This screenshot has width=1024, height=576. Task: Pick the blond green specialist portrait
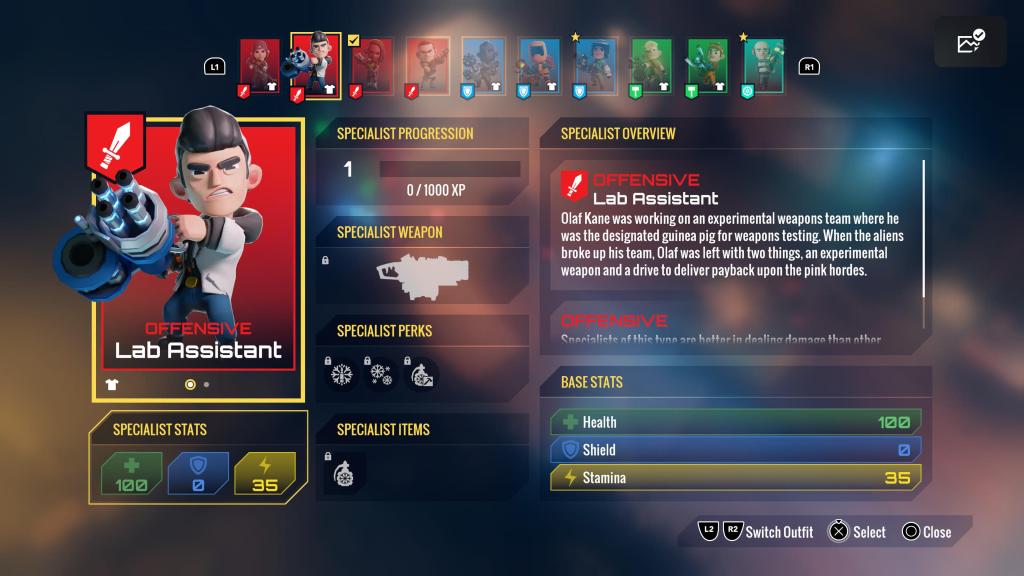click(651, 66)
